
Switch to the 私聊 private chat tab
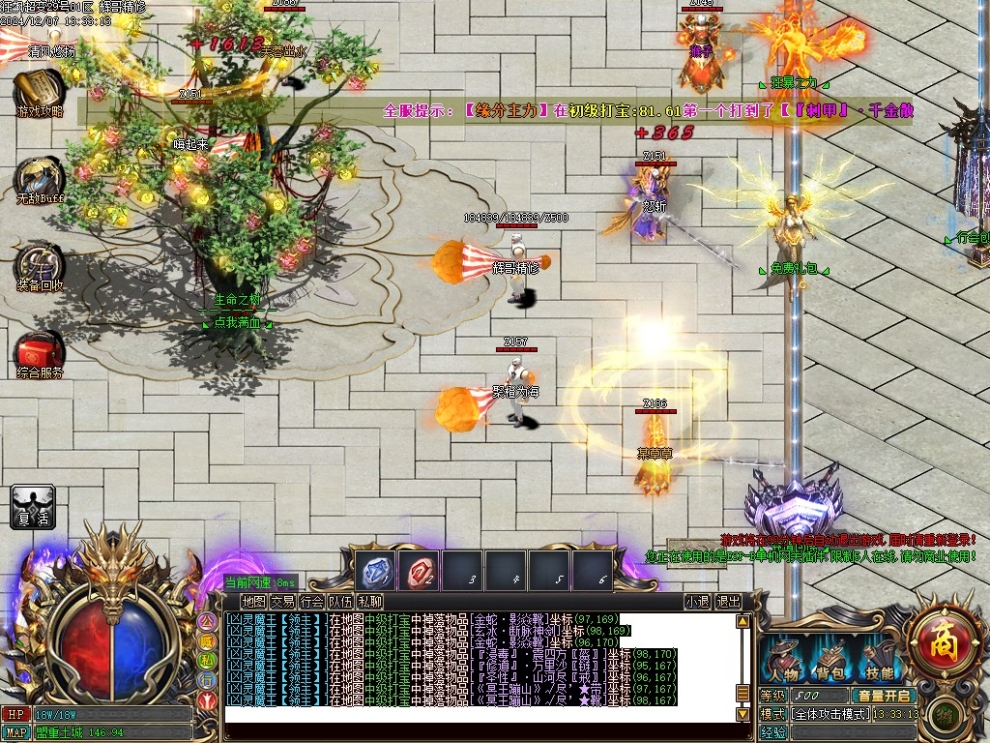(x=370, y=602)
